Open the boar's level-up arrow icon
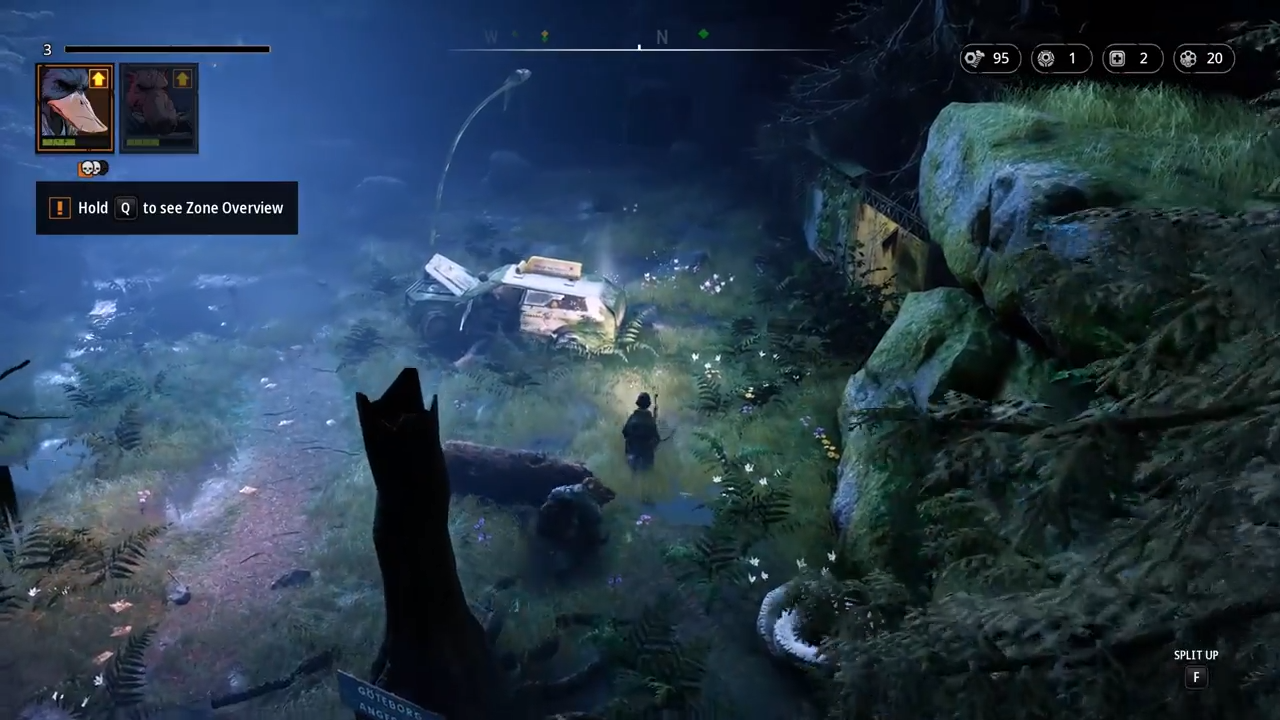This screenshot has height=720, width=1280. 182,78
